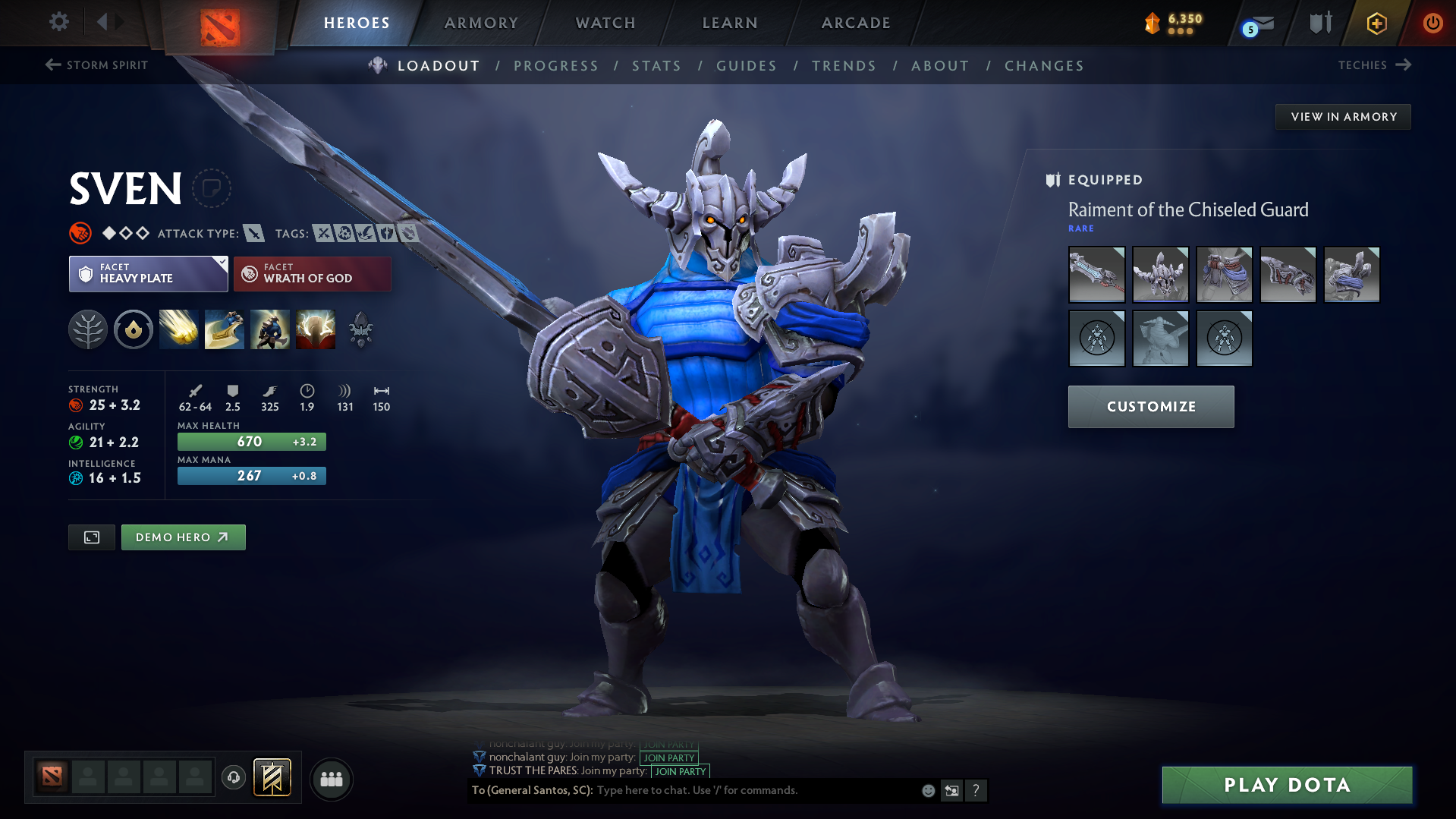Viewport: 1456px width, 819px height.
Task: Switch to the ARMORY tab
Action: (x=480, y=23)
